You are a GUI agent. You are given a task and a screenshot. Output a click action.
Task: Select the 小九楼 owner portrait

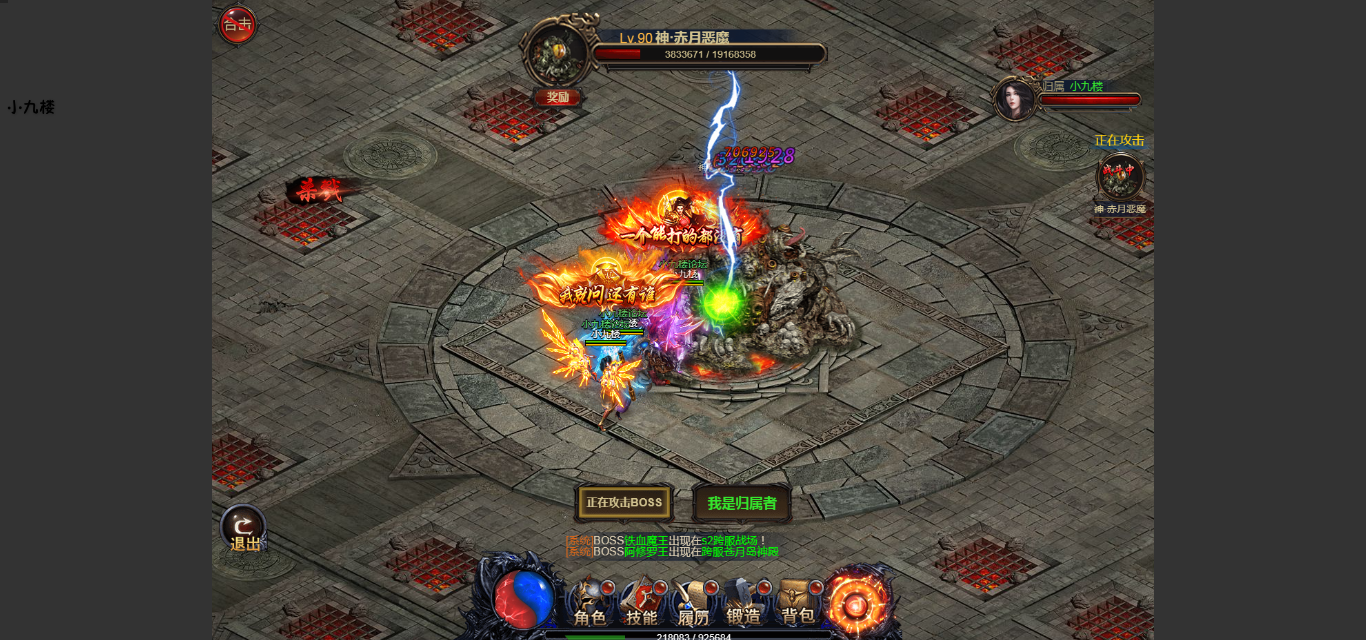[1014, 100]
